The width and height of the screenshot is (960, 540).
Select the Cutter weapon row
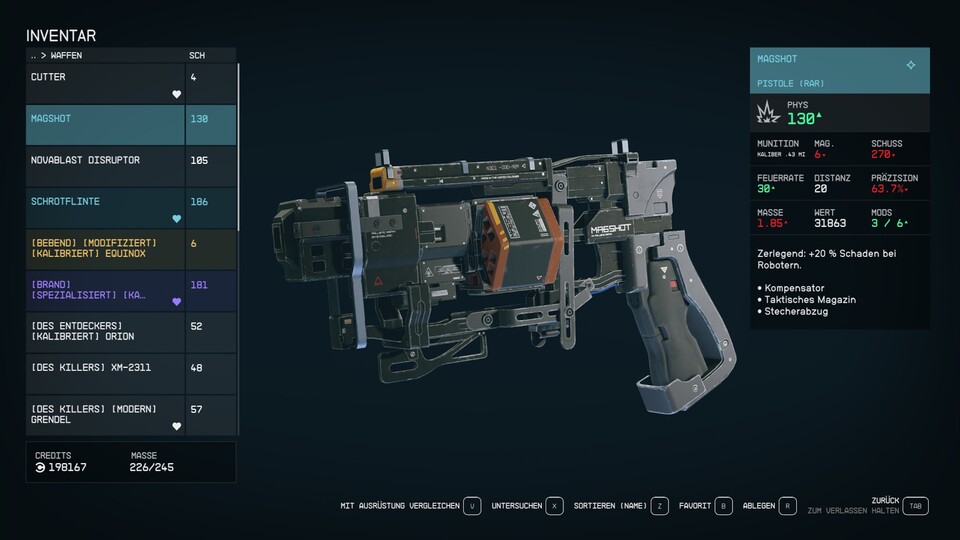coord(105,84)
